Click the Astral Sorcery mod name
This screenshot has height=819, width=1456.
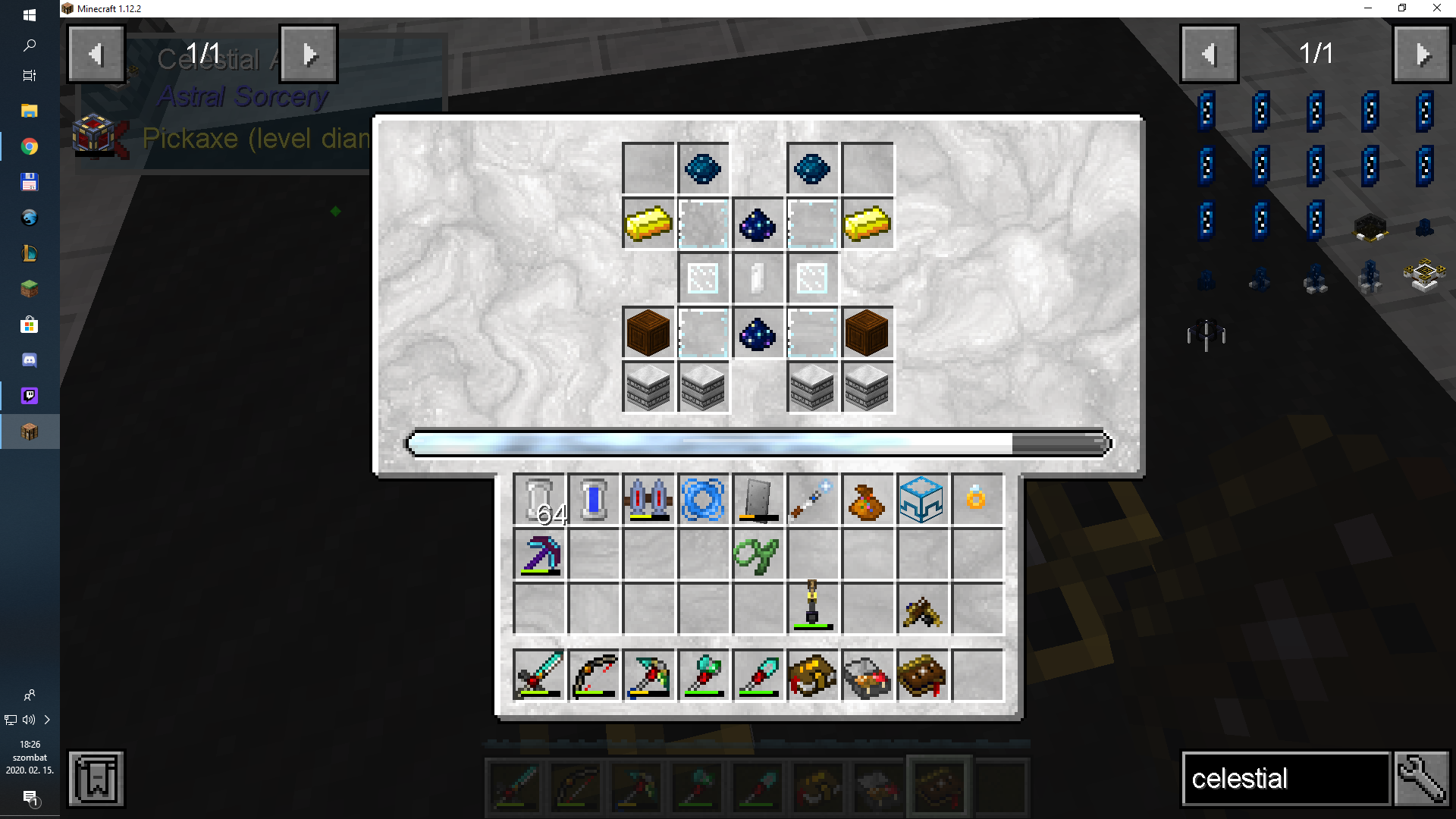[x=241, y=97]
